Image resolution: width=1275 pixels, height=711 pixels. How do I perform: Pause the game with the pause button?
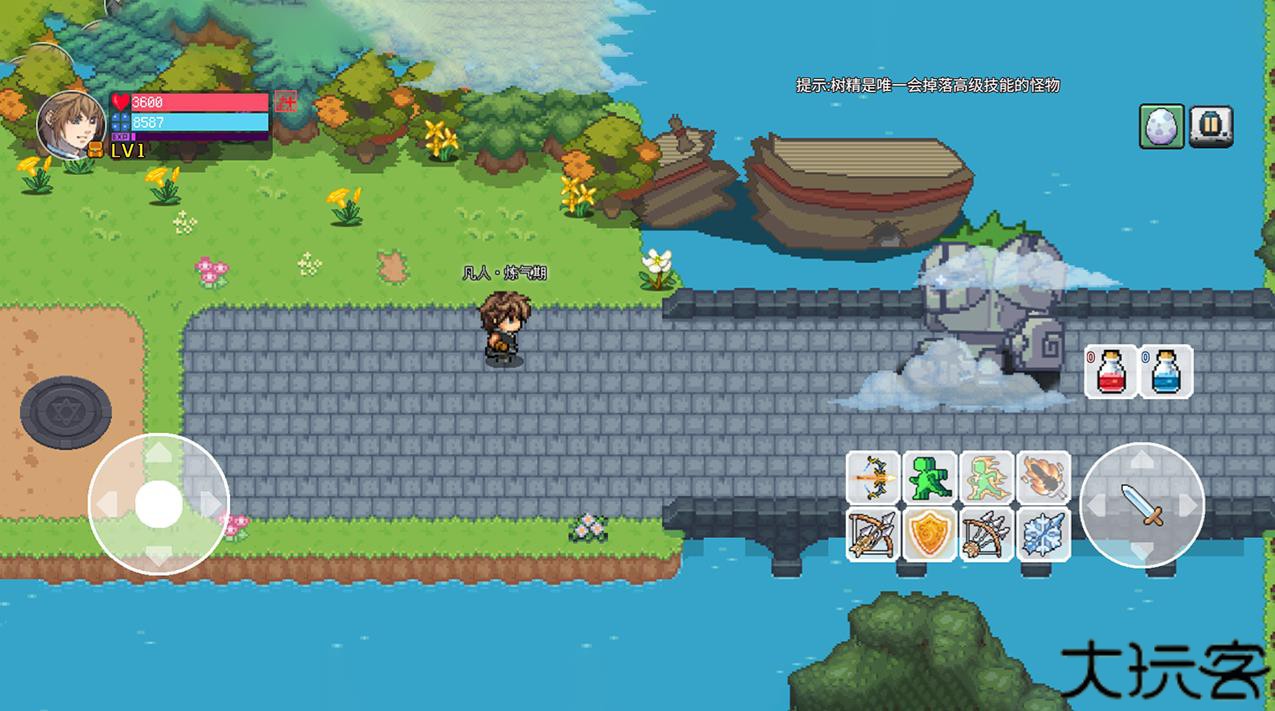1211,126
